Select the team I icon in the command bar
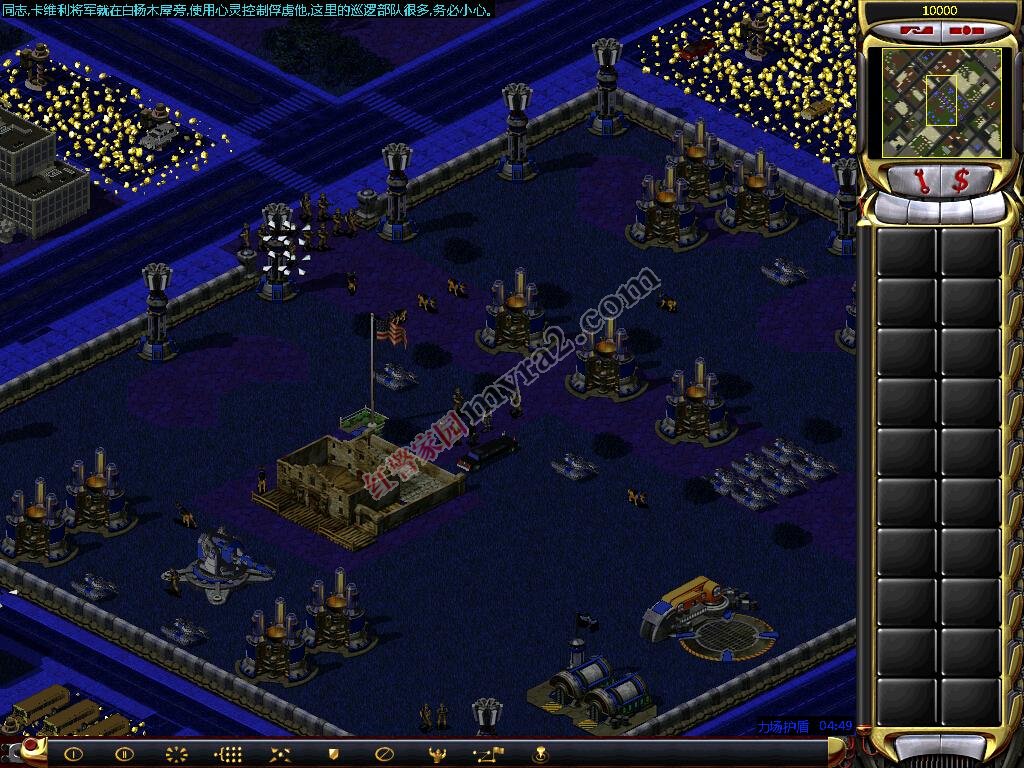Viewport: 1024px width, 768px height. [73, 754]
